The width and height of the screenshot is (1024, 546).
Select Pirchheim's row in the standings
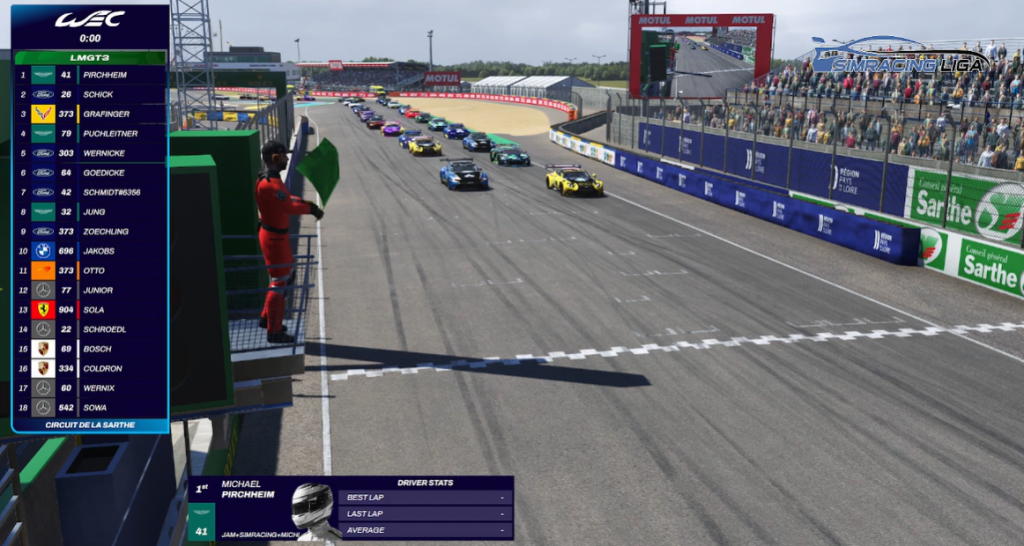pos(90,74)
